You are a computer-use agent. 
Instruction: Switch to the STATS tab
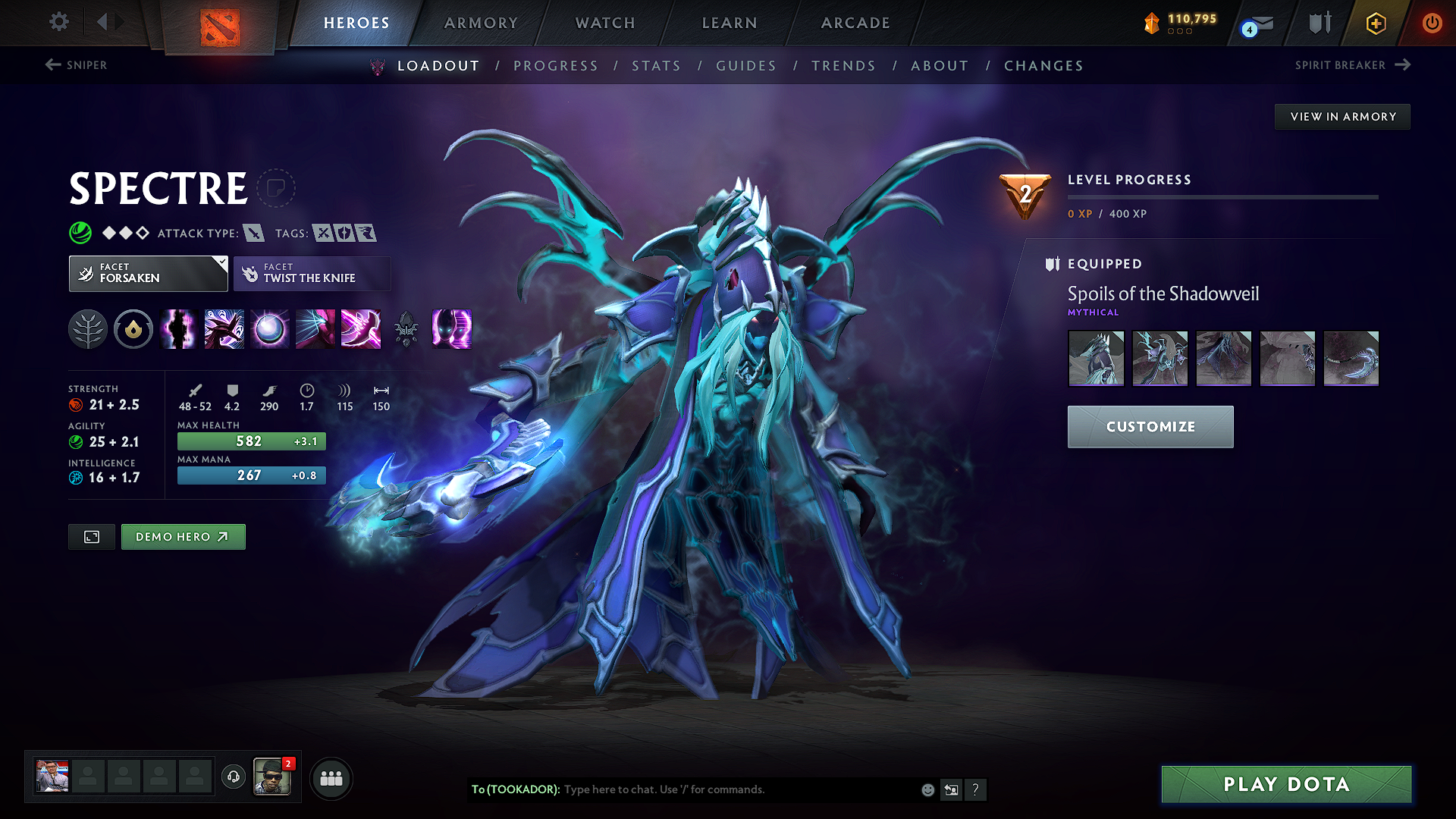pyautogui.click(x=656, y=66)
